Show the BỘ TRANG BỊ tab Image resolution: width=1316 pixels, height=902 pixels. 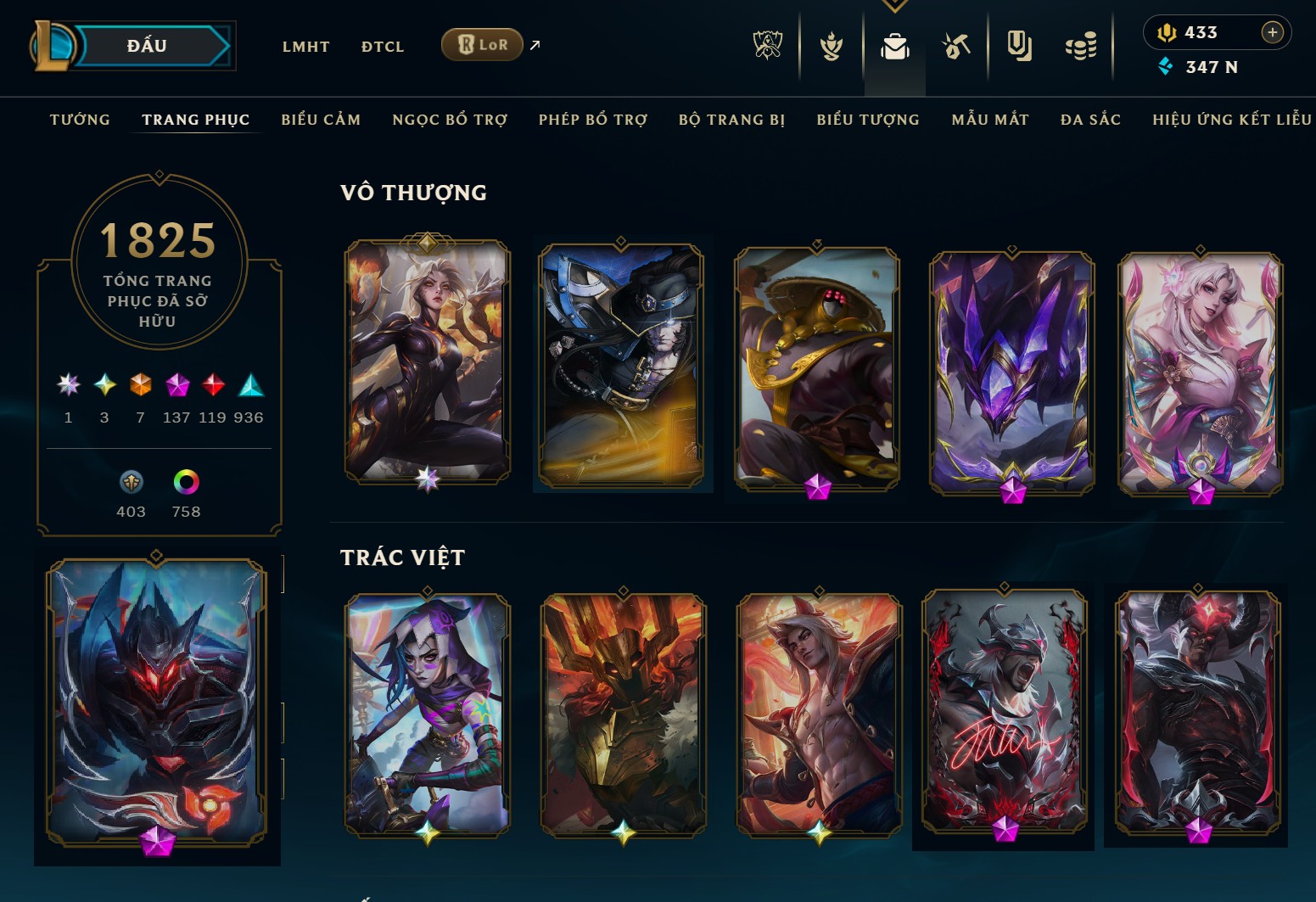click(x=731, y=120)
